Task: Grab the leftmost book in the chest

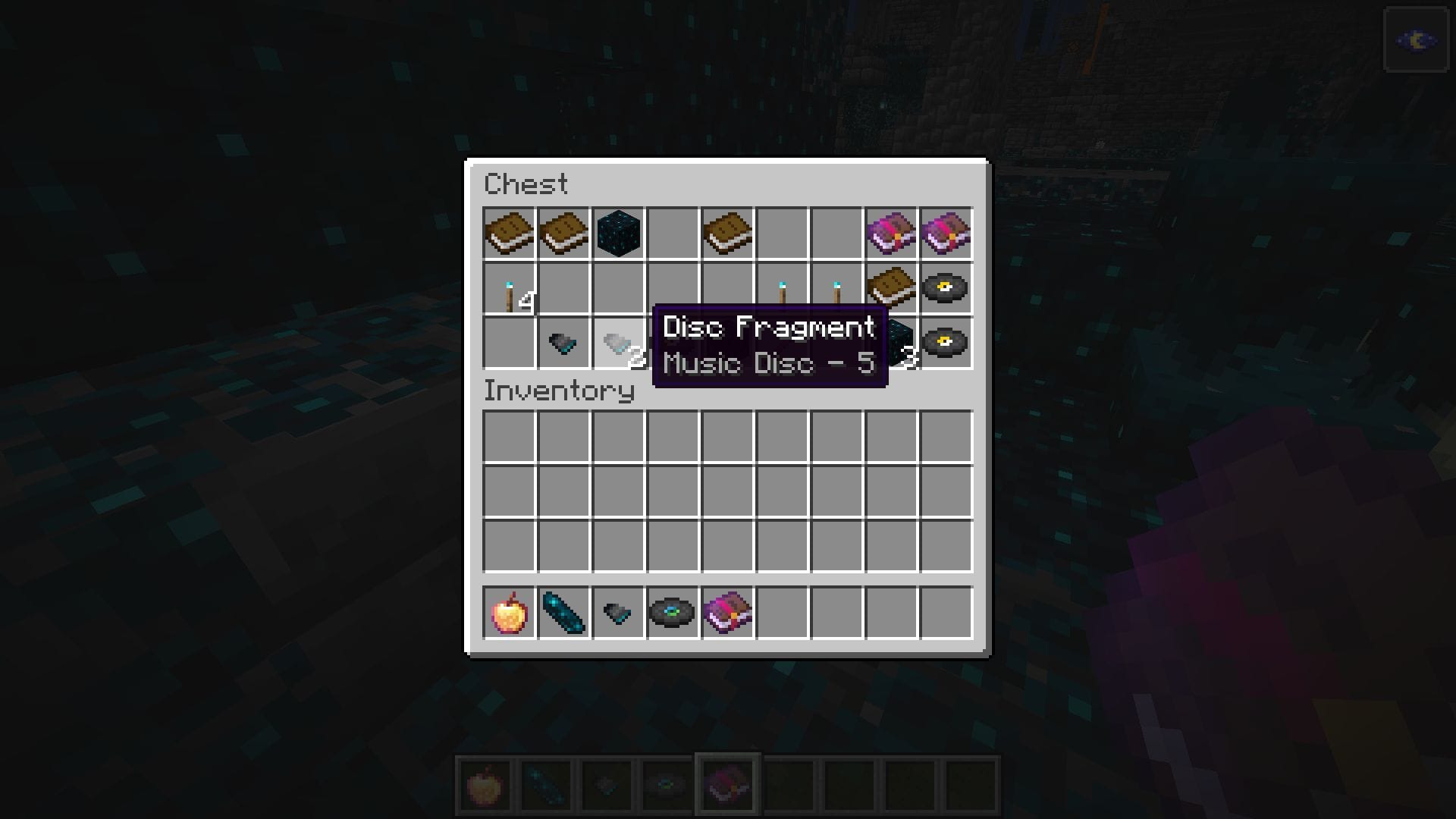Action: [x=507, y=233]
